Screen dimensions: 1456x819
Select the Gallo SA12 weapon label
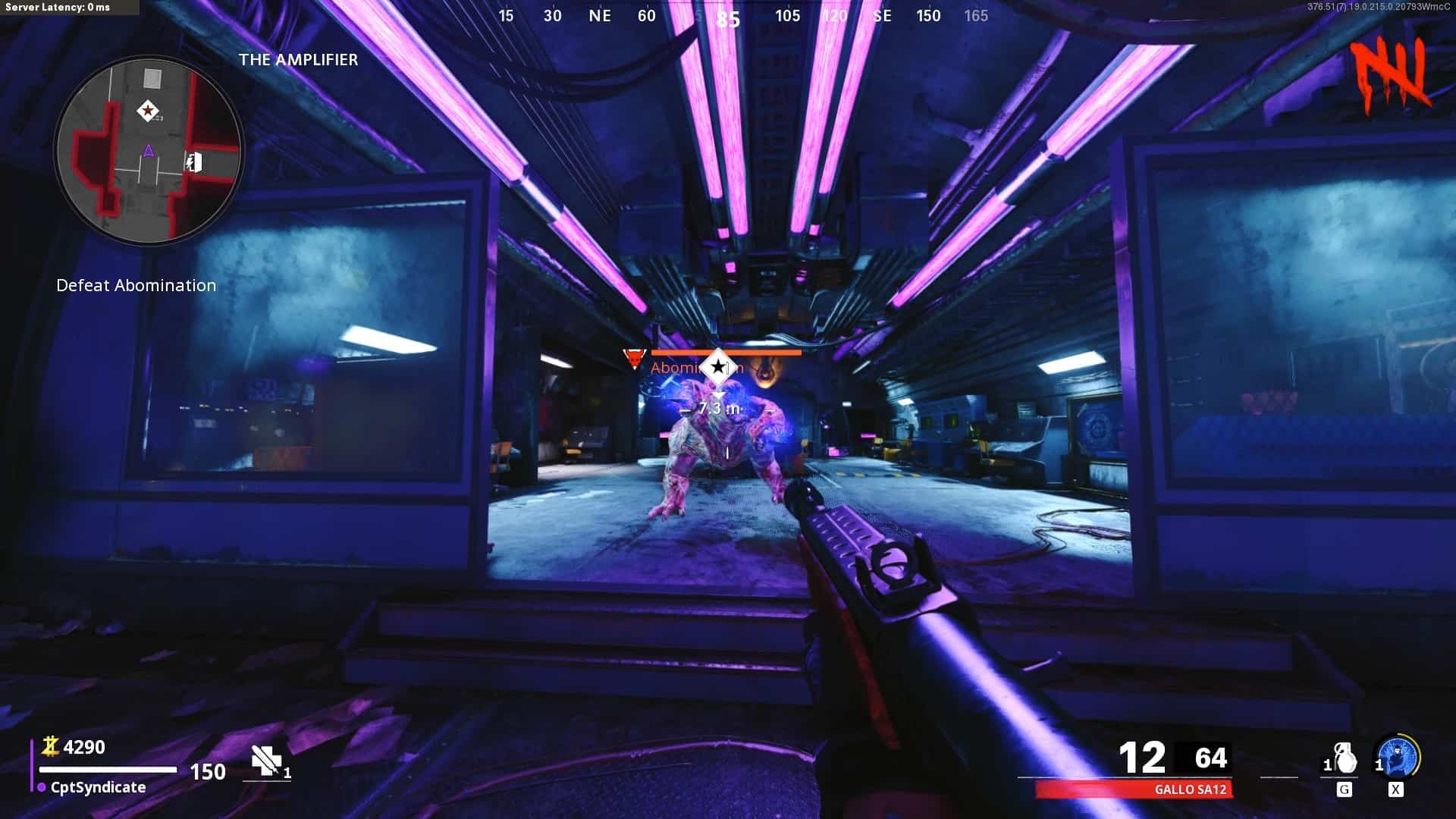pos(1190,789)
